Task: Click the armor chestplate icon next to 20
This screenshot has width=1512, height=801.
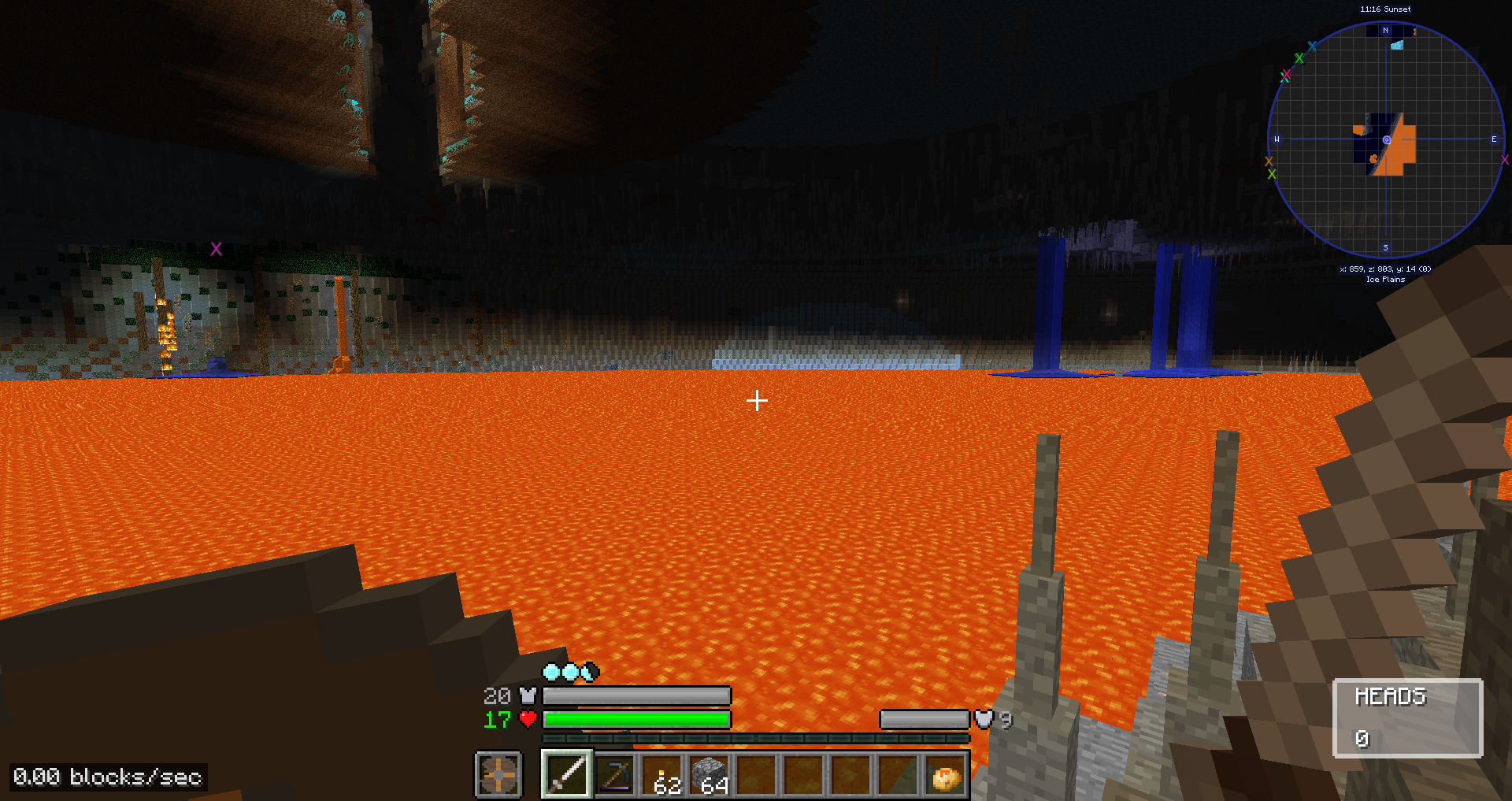Action: 528,695
